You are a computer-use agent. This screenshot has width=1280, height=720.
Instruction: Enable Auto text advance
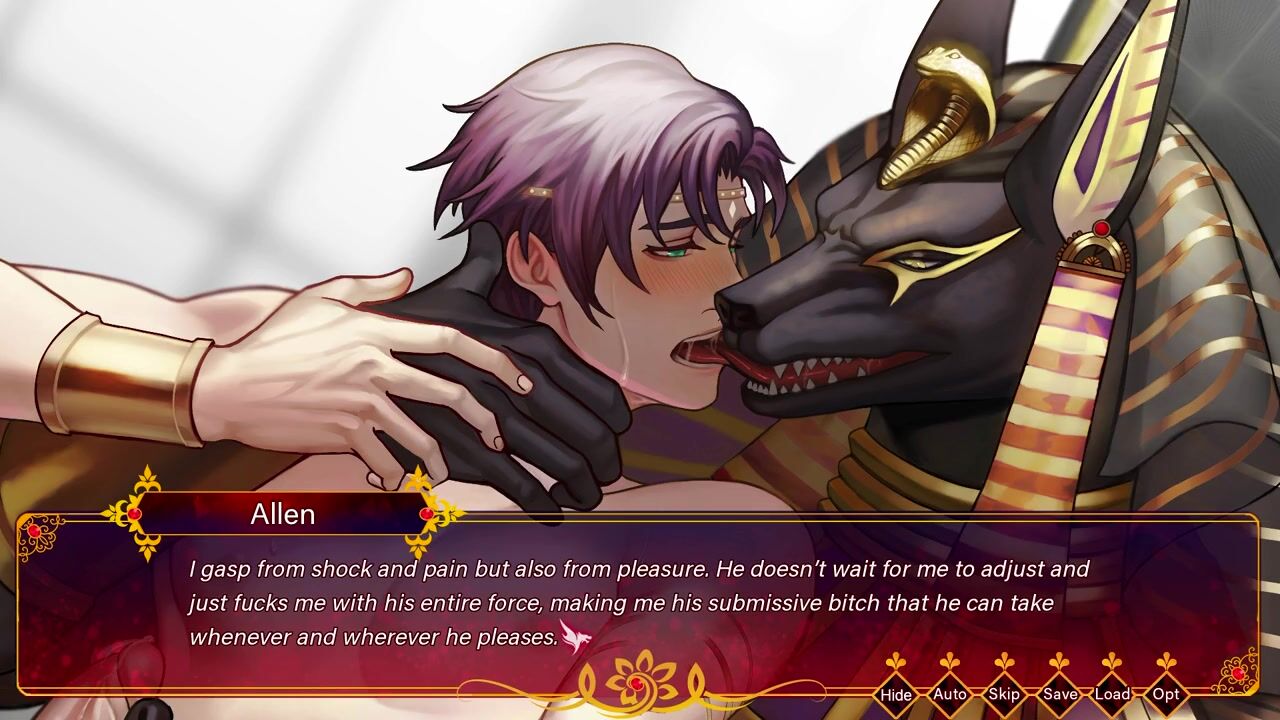[x=949, y=694]
